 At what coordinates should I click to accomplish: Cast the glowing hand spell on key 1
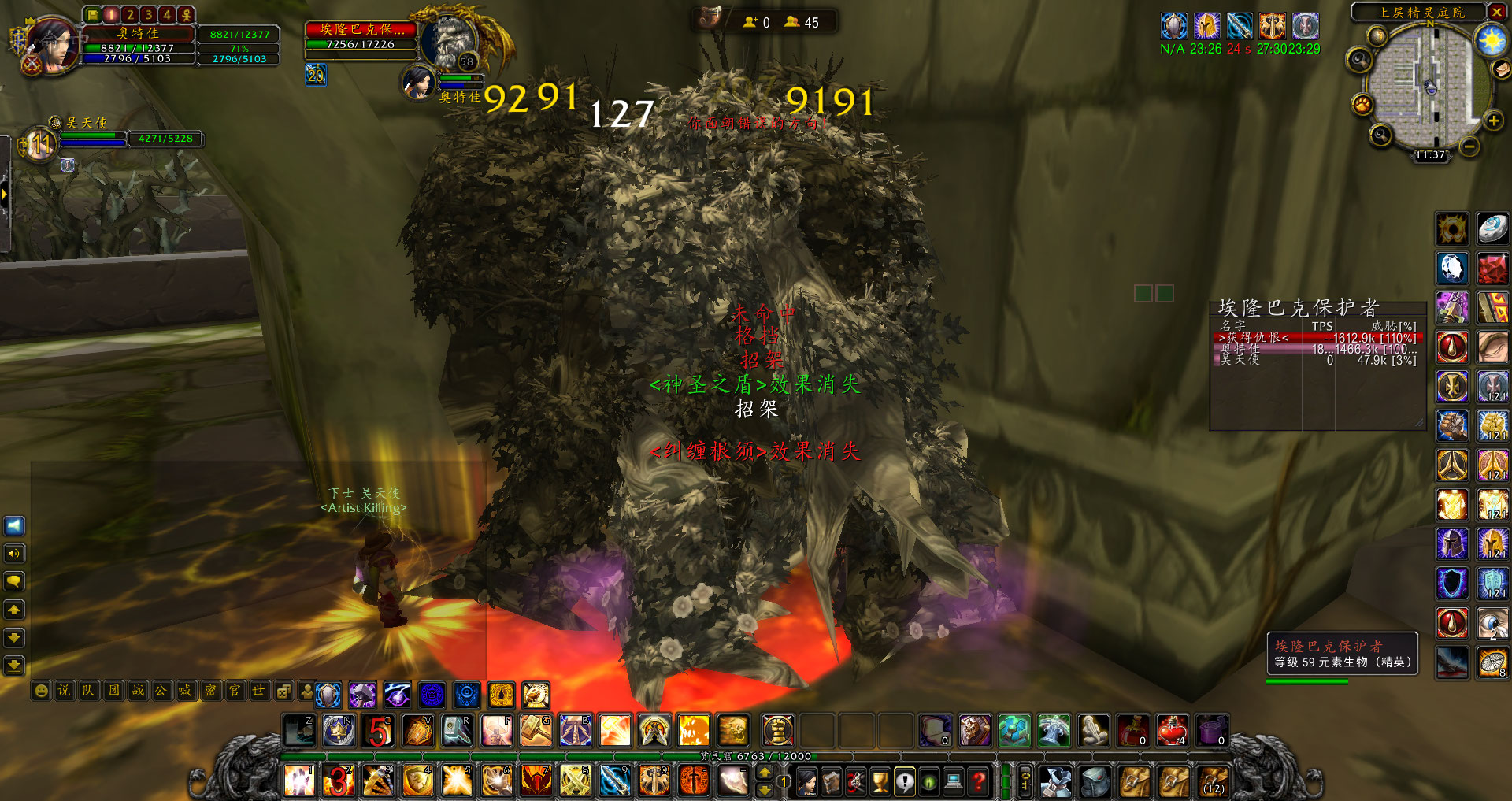[299, 781]
